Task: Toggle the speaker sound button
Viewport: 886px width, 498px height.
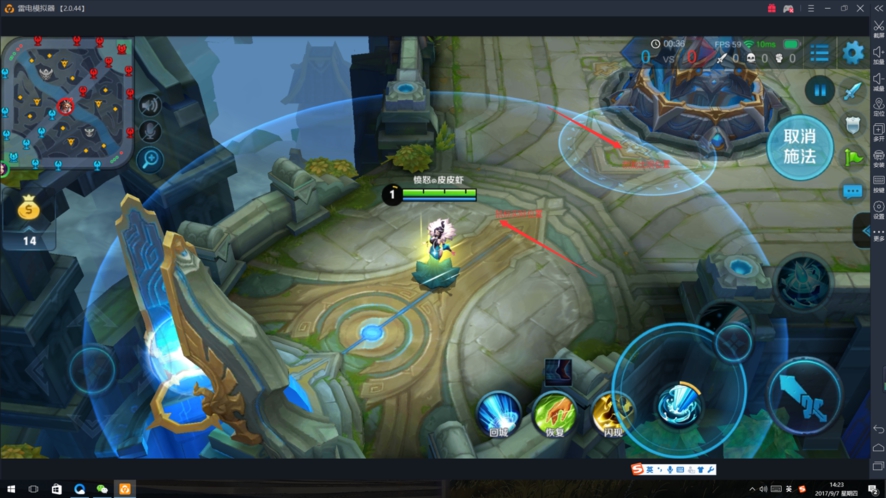Action: click(x=151, y=105)
